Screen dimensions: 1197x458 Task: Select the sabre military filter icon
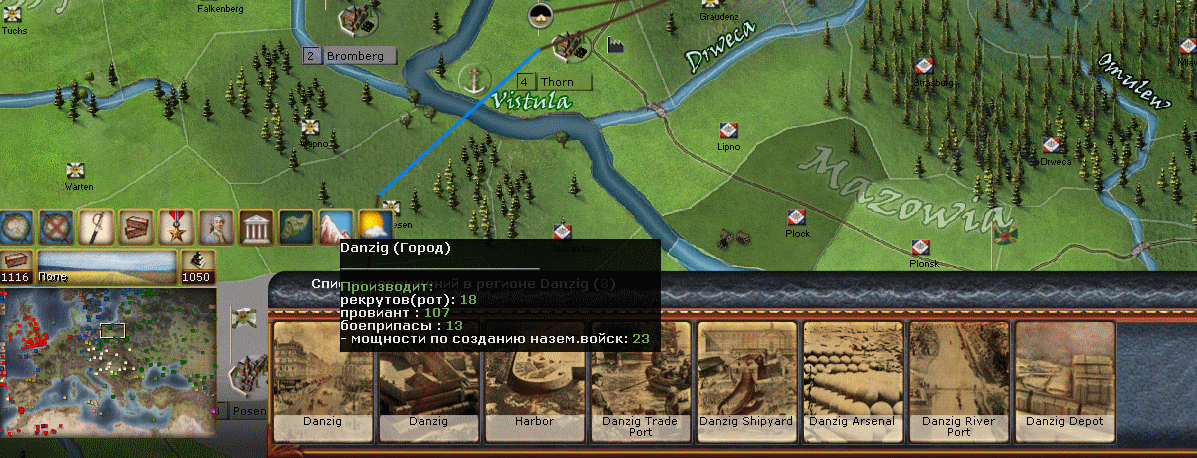96,227
